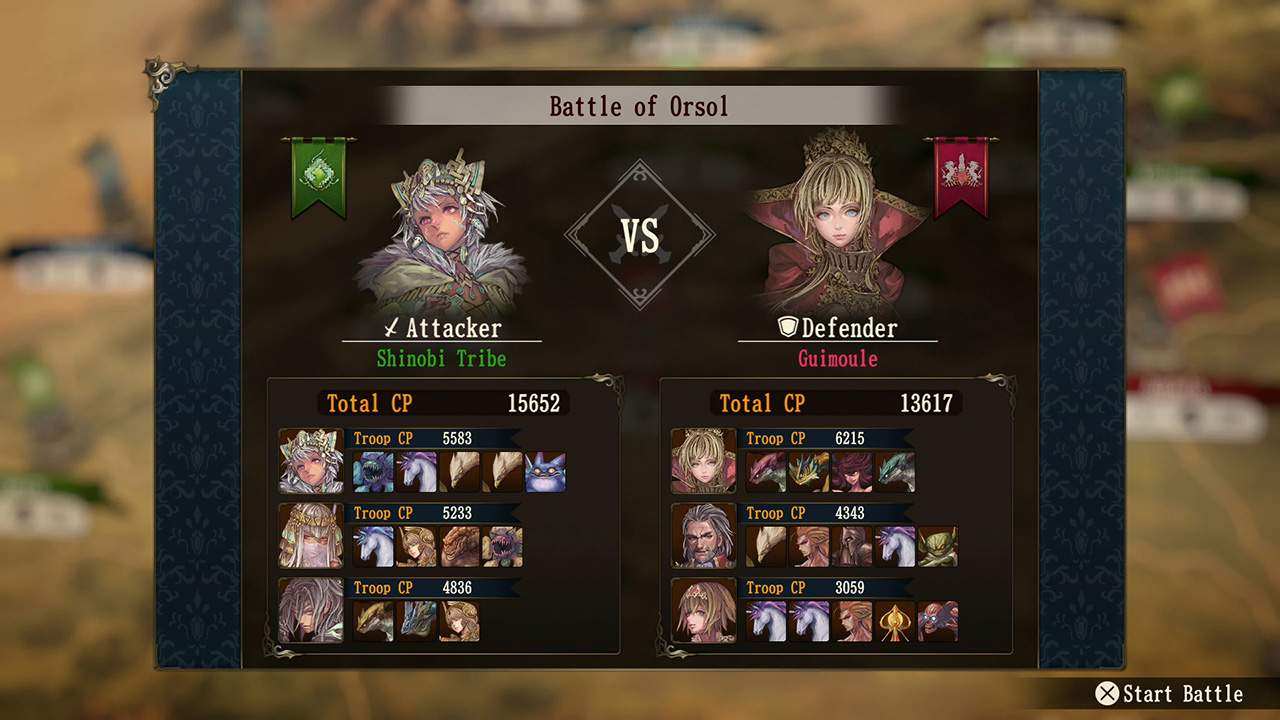
Task: Select the veiled commander portrait with 5233 CP
Action: click(311, 536)
